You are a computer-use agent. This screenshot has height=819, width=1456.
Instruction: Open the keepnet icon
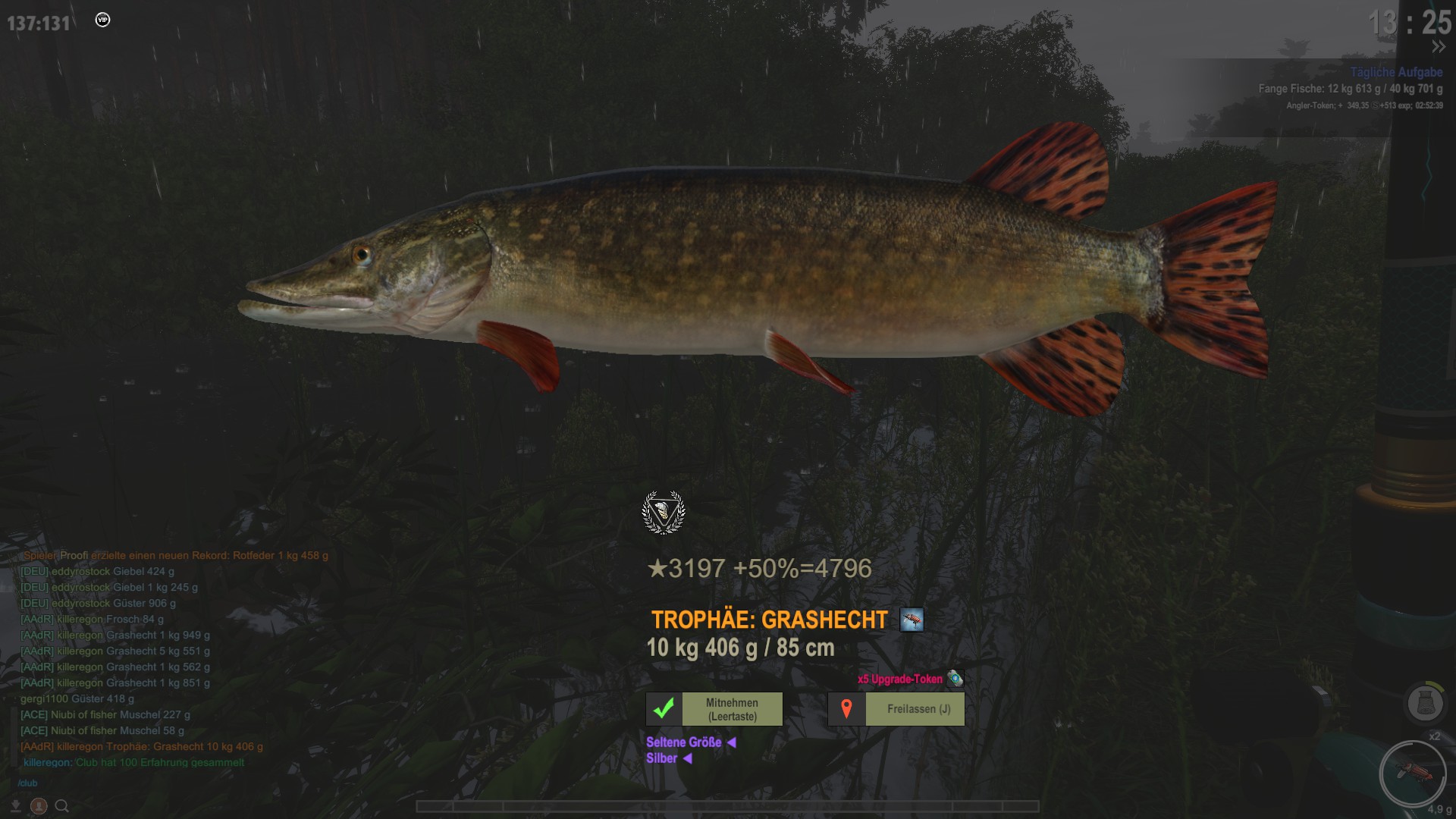[1424, 703]
